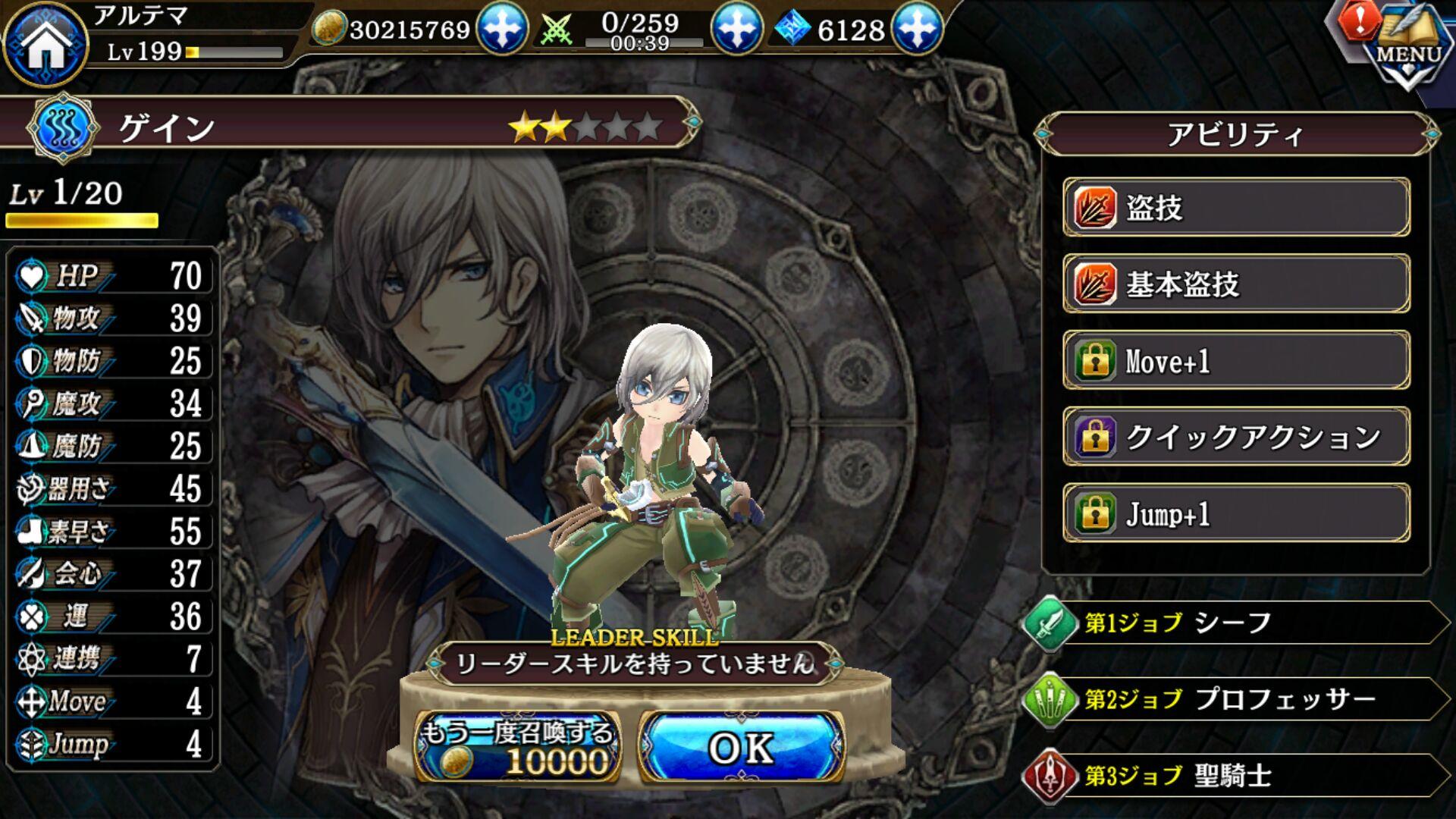Choose third job 聖騎士
The height and width of the screenshot is (819, 1456).
tap(1236, 776)
